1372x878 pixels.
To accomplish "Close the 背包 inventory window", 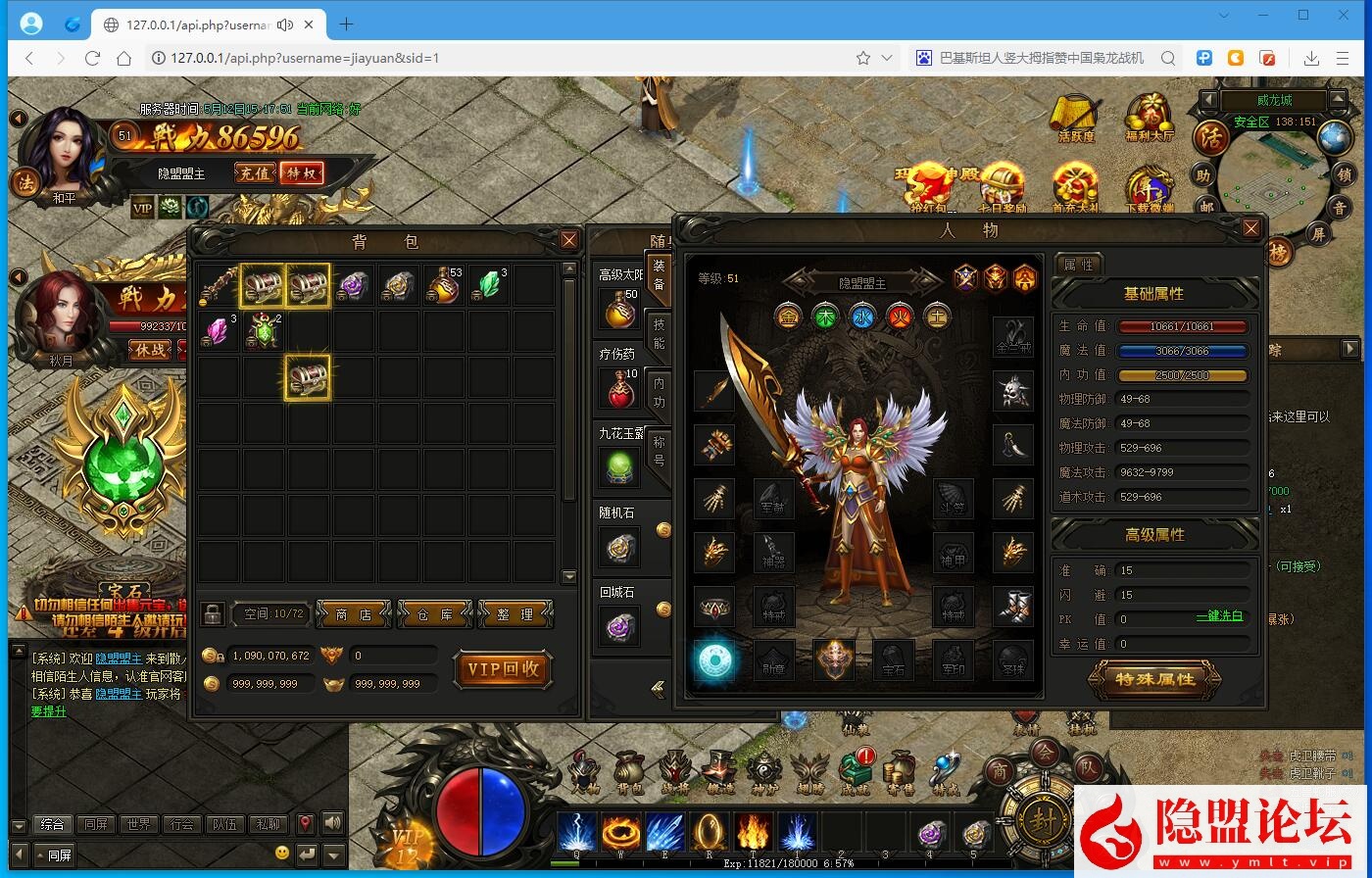I will (x=569, y=240).
